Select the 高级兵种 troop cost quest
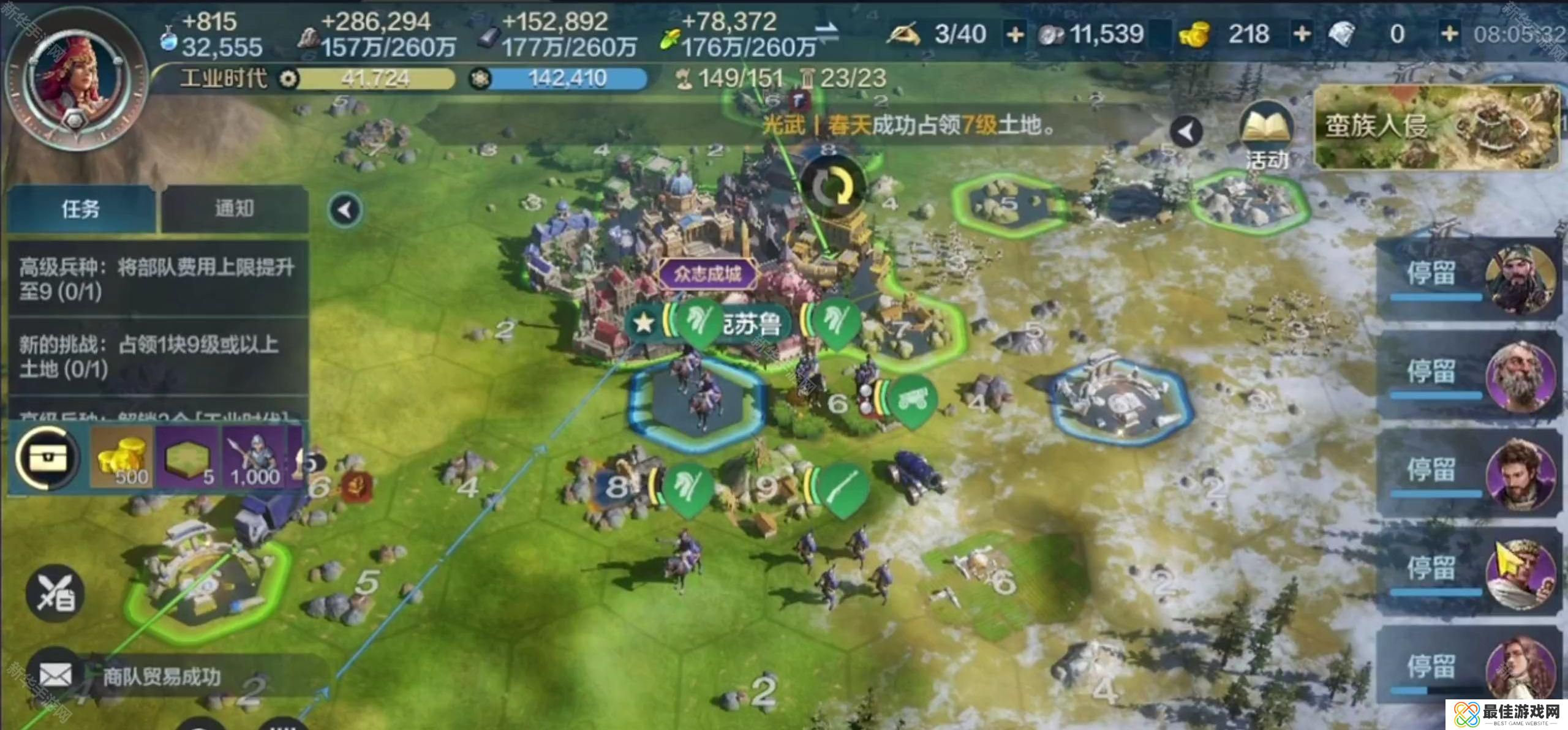This screenshot has height=730, width=1568. pyautogui.click(x=157, y=279)
